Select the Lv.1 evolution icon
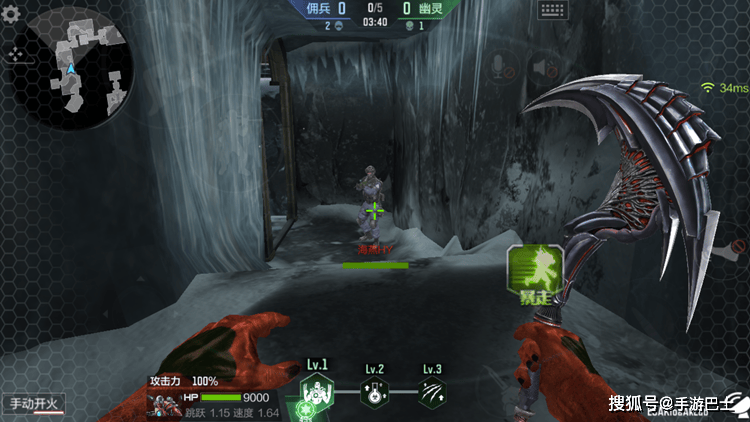The height and width of the screenshot is (422, 750). [318, 390]
